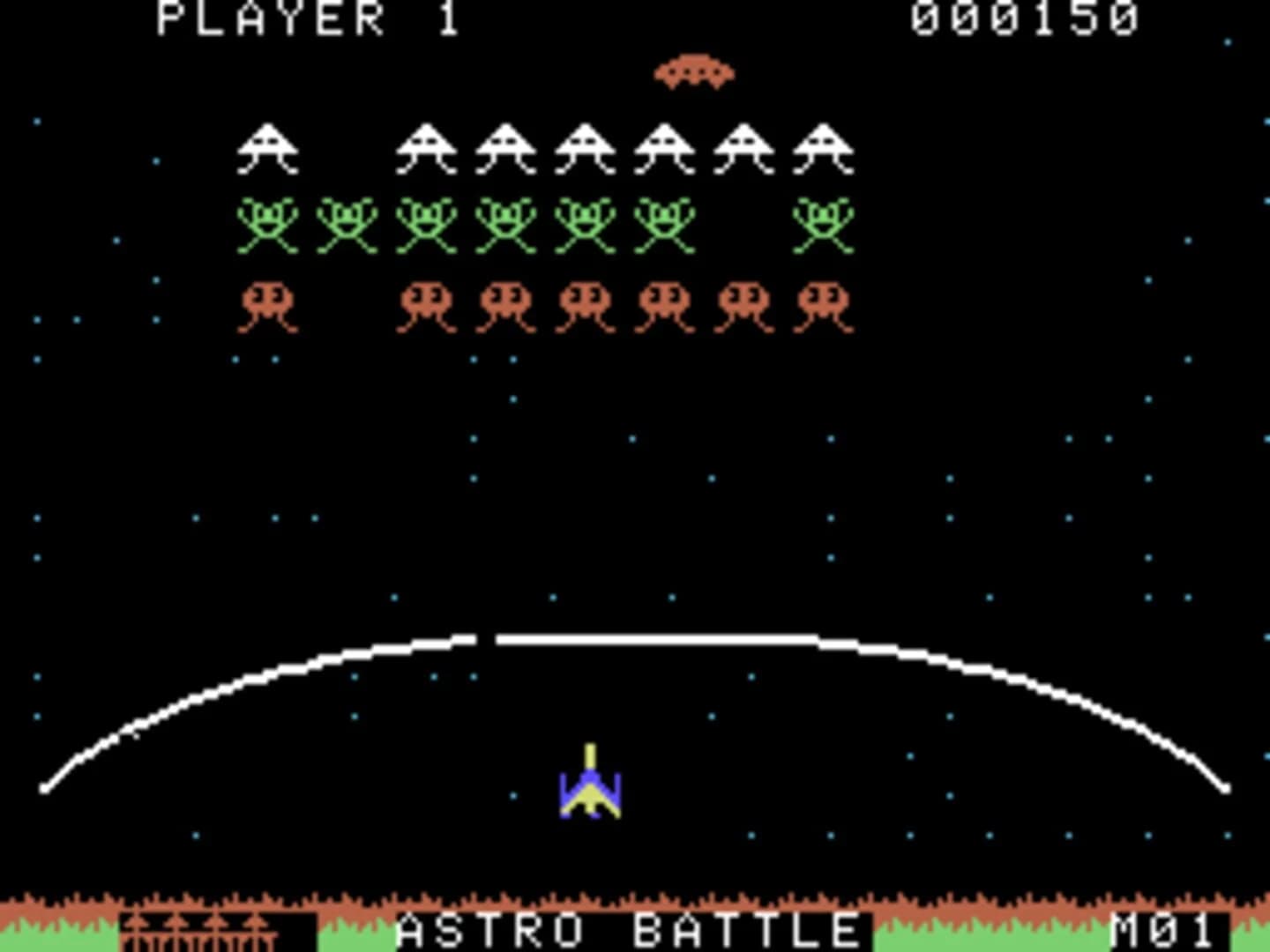Select the leftmost white invader in top row
This screenshot has height=952, width=1270.
tap(267, 145)
